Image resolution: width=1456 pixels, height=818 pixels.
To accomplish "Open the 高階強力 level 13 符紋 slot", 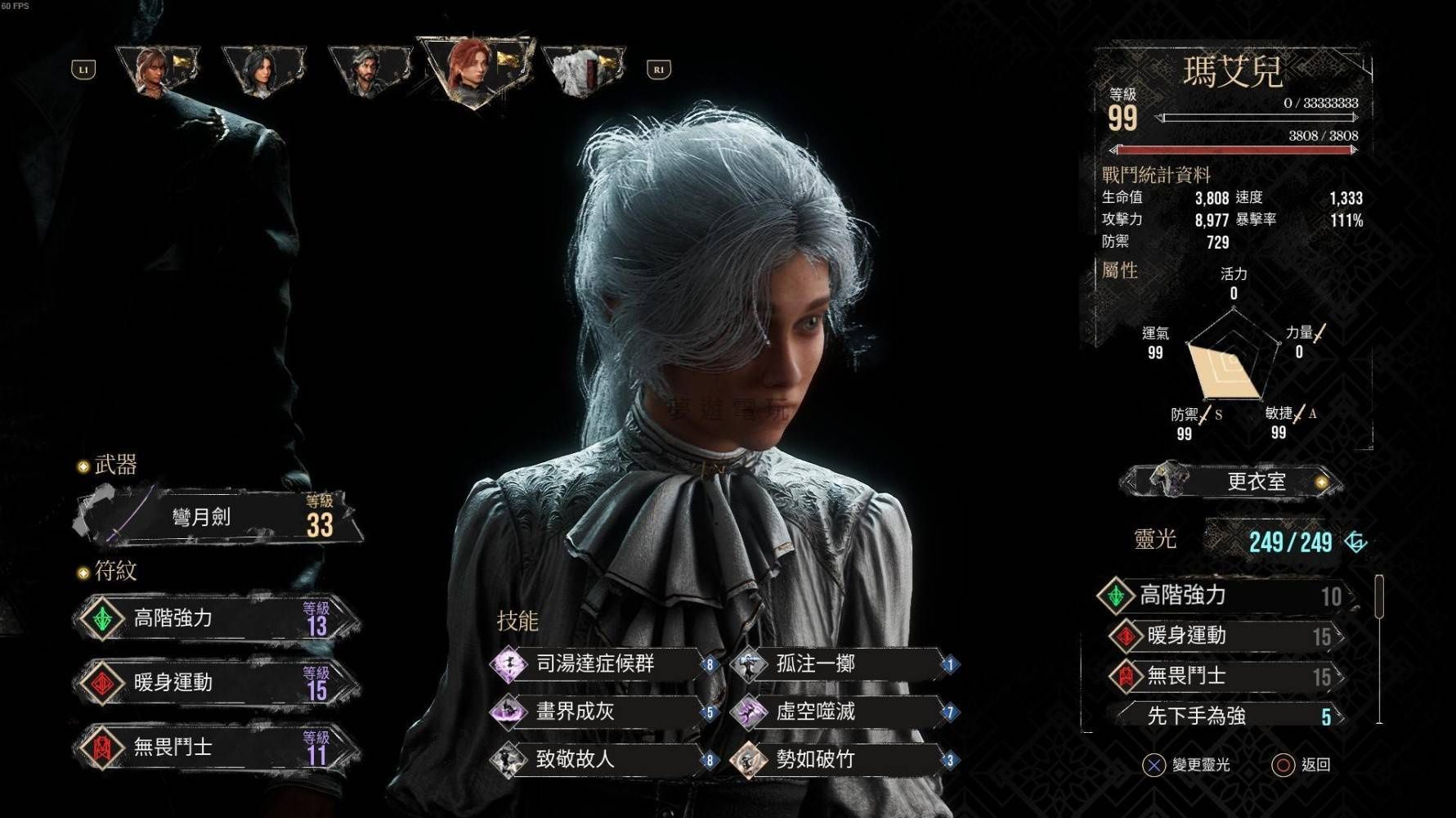I will [x=217, y=618].
